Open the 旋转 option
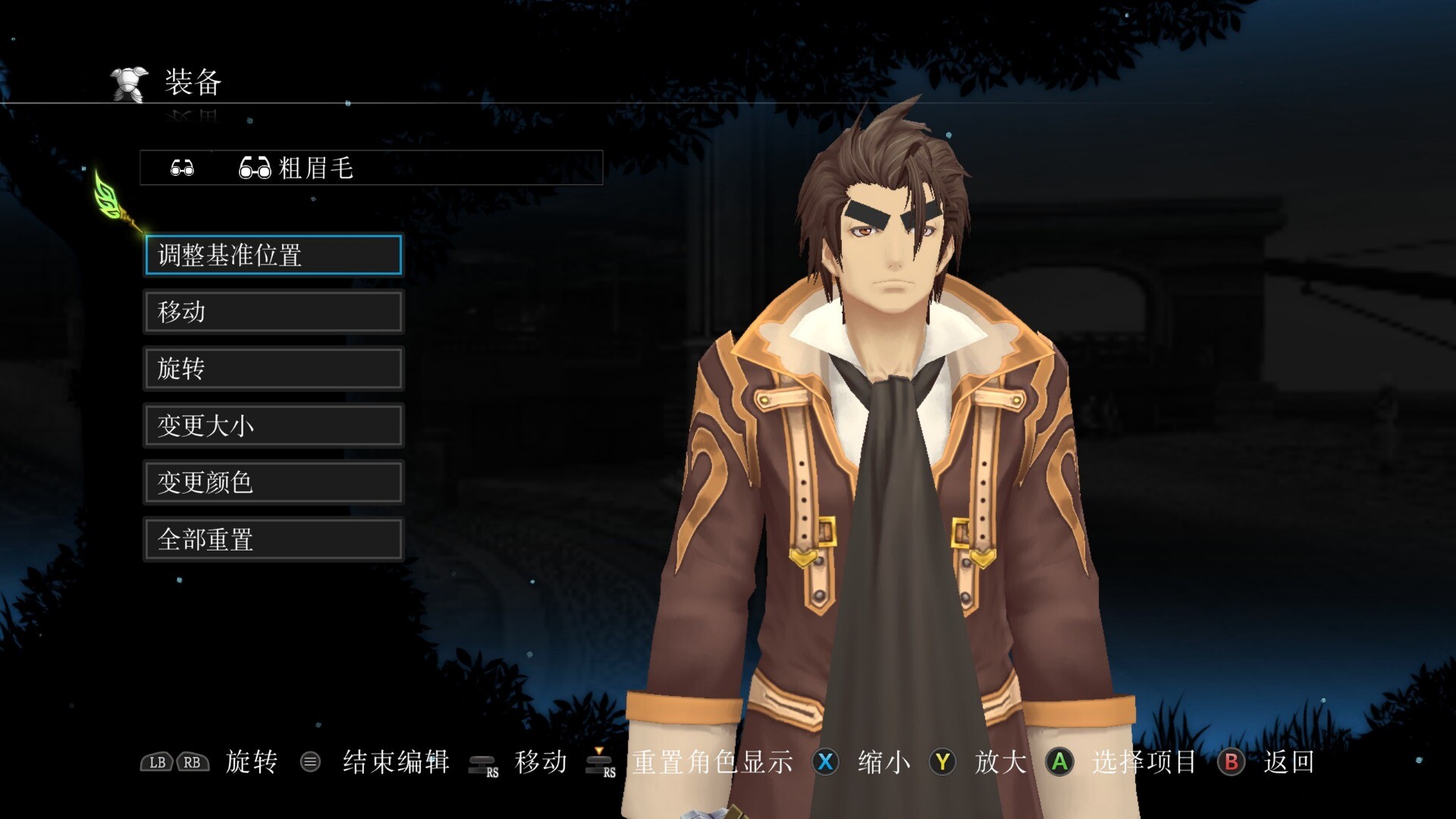The image size is (1456, 819). click(273, 369)
